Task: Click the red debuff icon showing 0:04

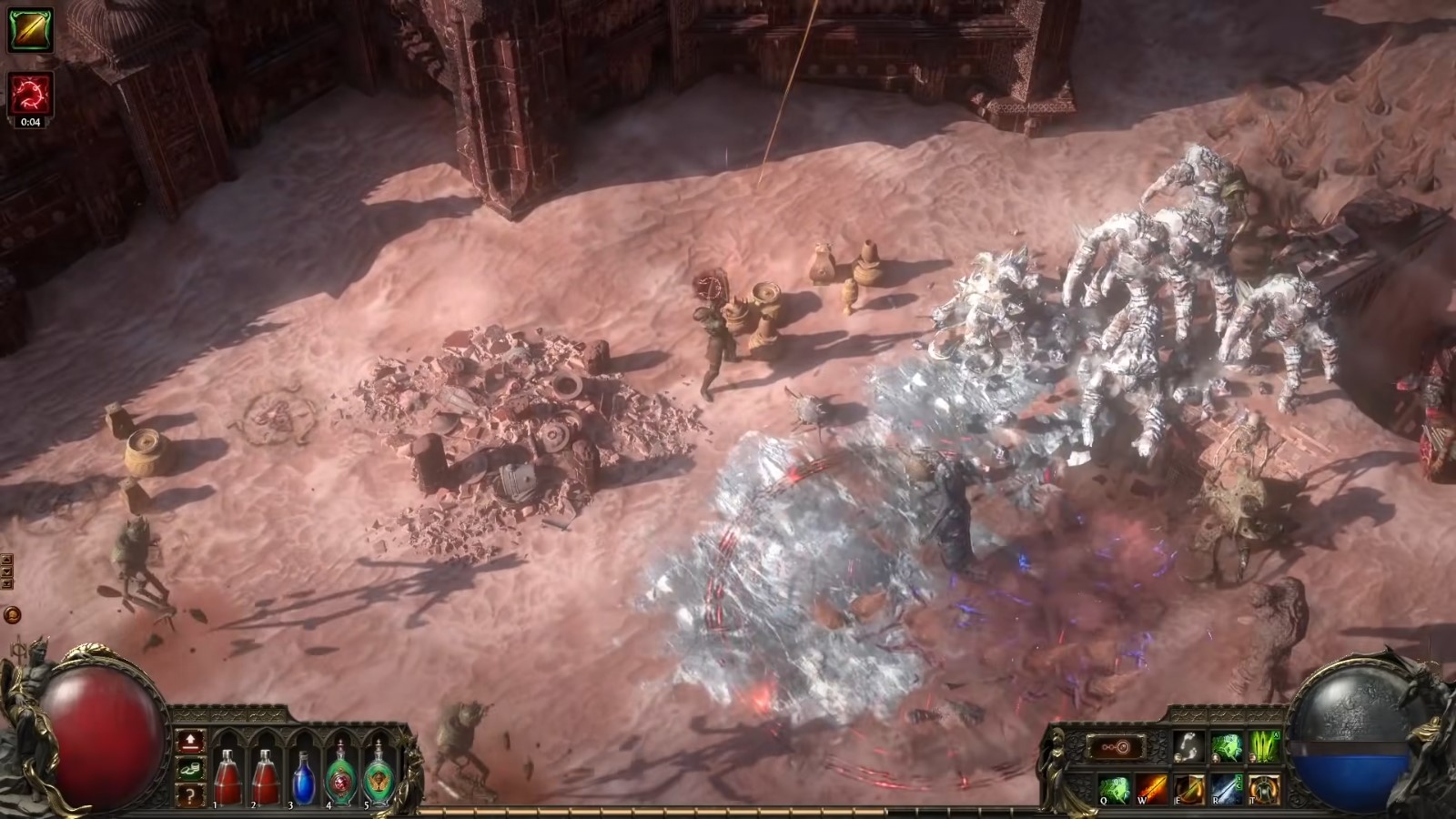Action: [30, 91]
